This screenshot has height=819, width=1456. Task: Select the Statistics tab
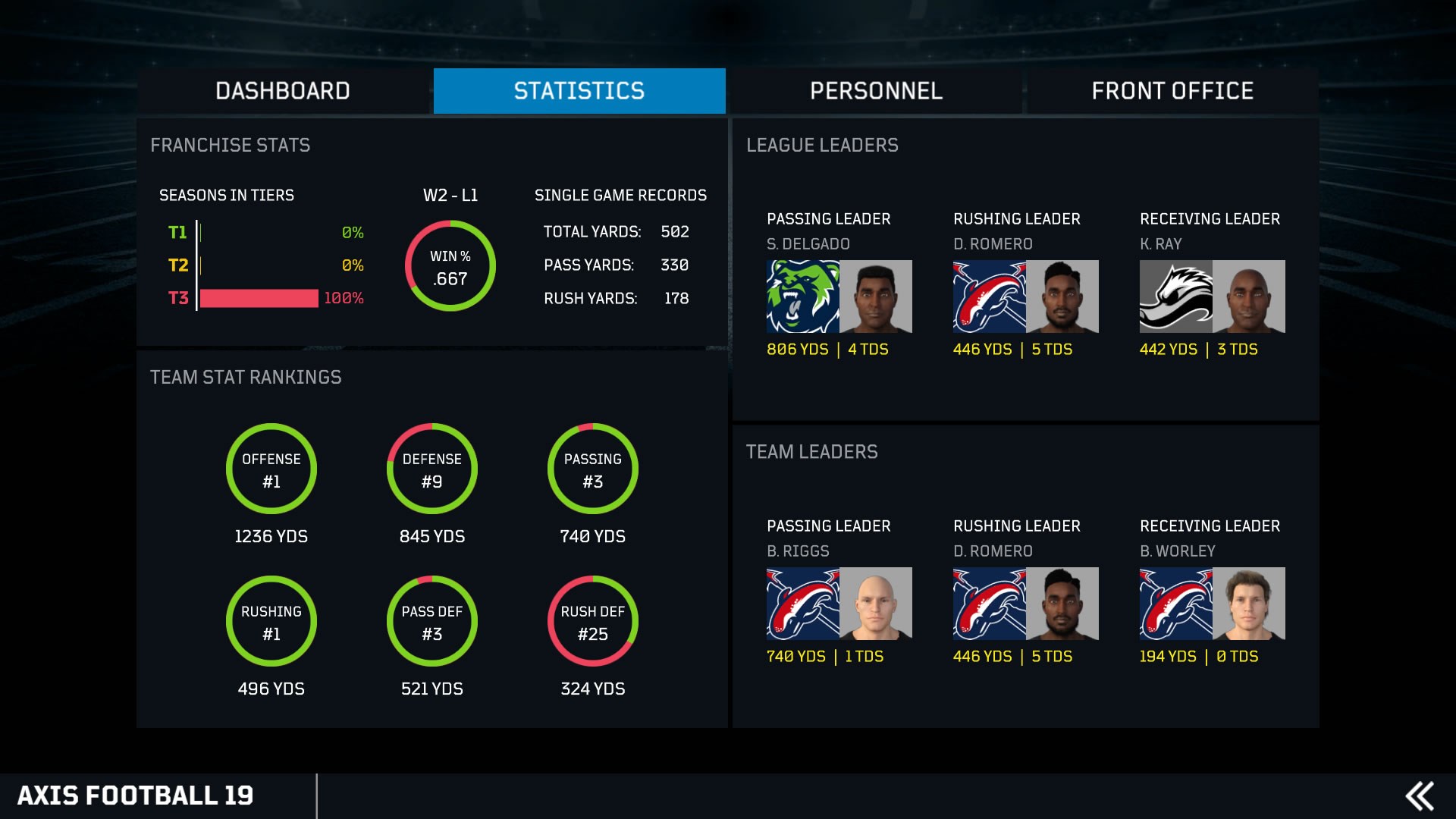tap(579, 90)
